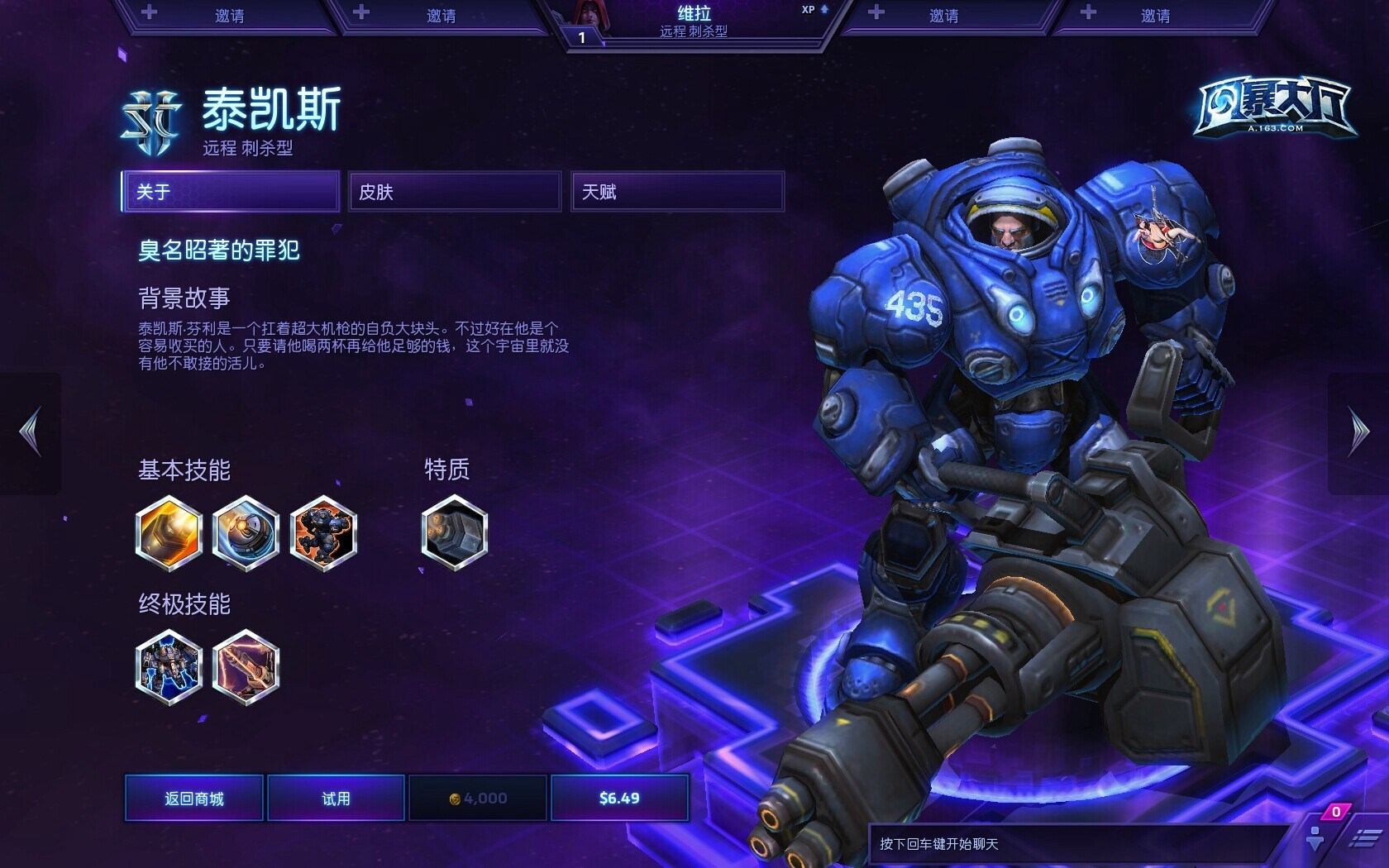Select the 天赋 talents tab
Image resolution: width=1389 pixels, height=868 pixels.
pos(677,192)
